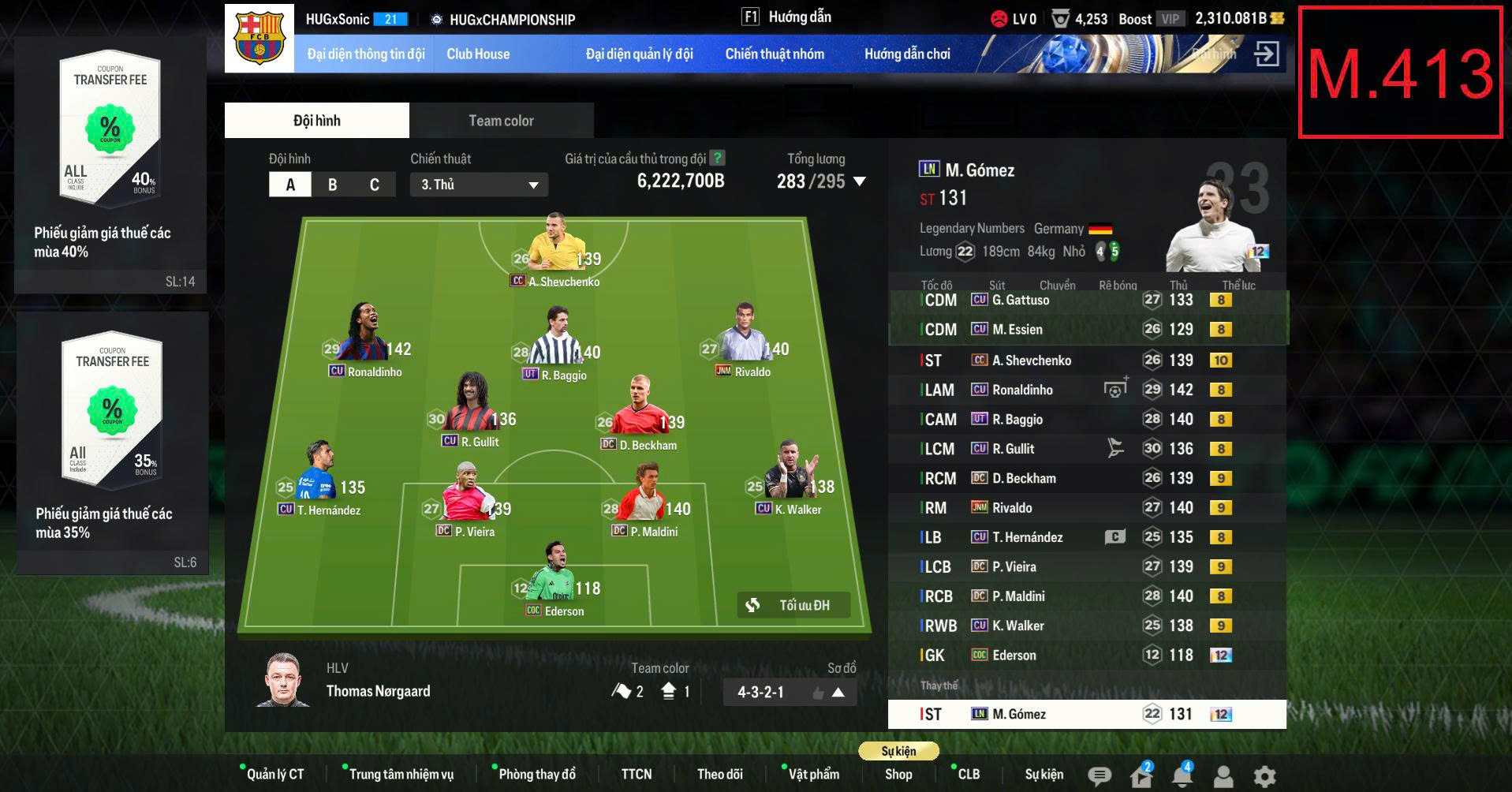The height and width of the screenshot is (792, 1512).
Task: Open the settings gear icon
Action: tap(1267, 775)
